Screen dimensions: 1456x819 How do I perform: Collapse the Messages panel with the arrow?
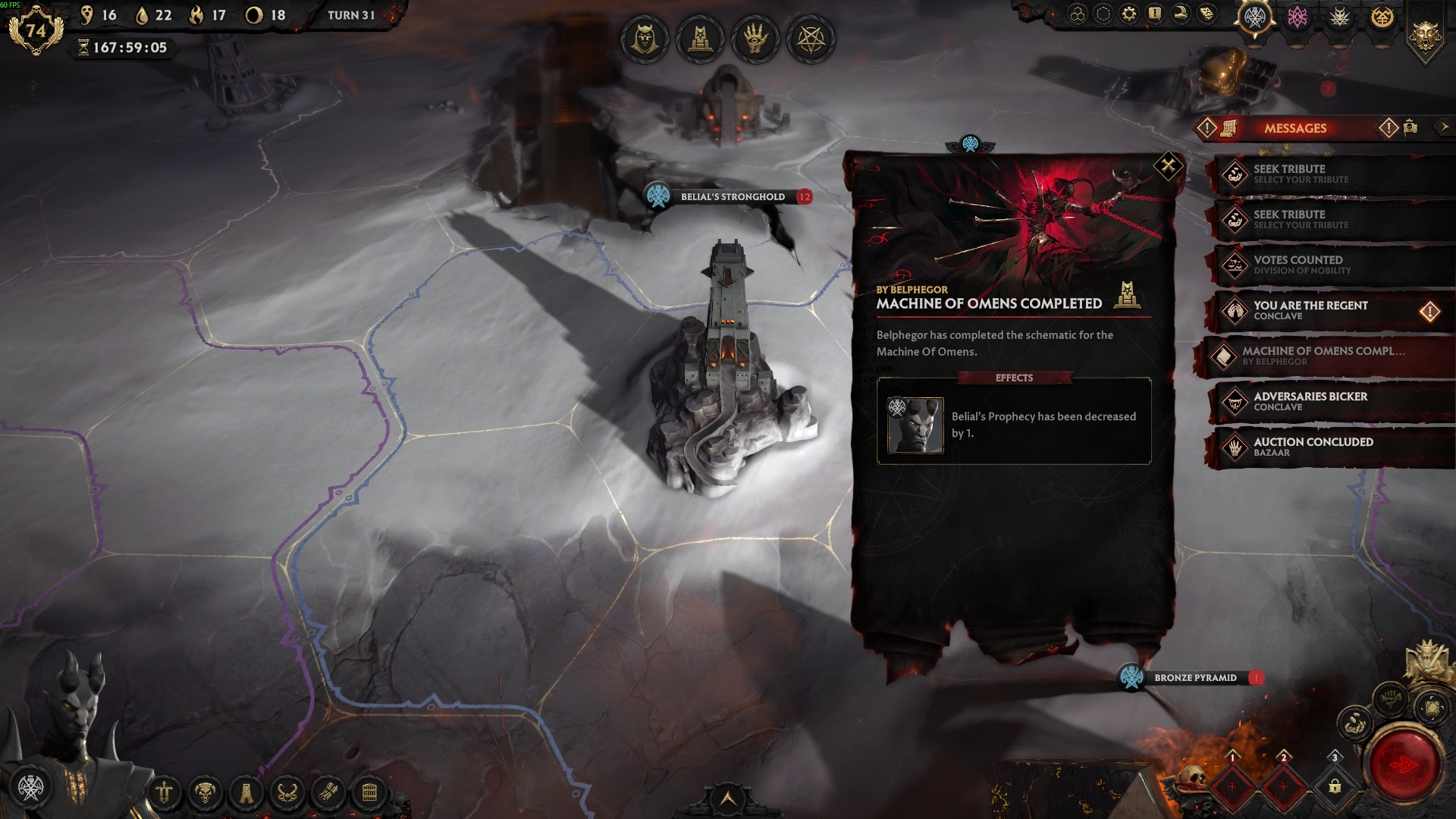coord(1444,127)
